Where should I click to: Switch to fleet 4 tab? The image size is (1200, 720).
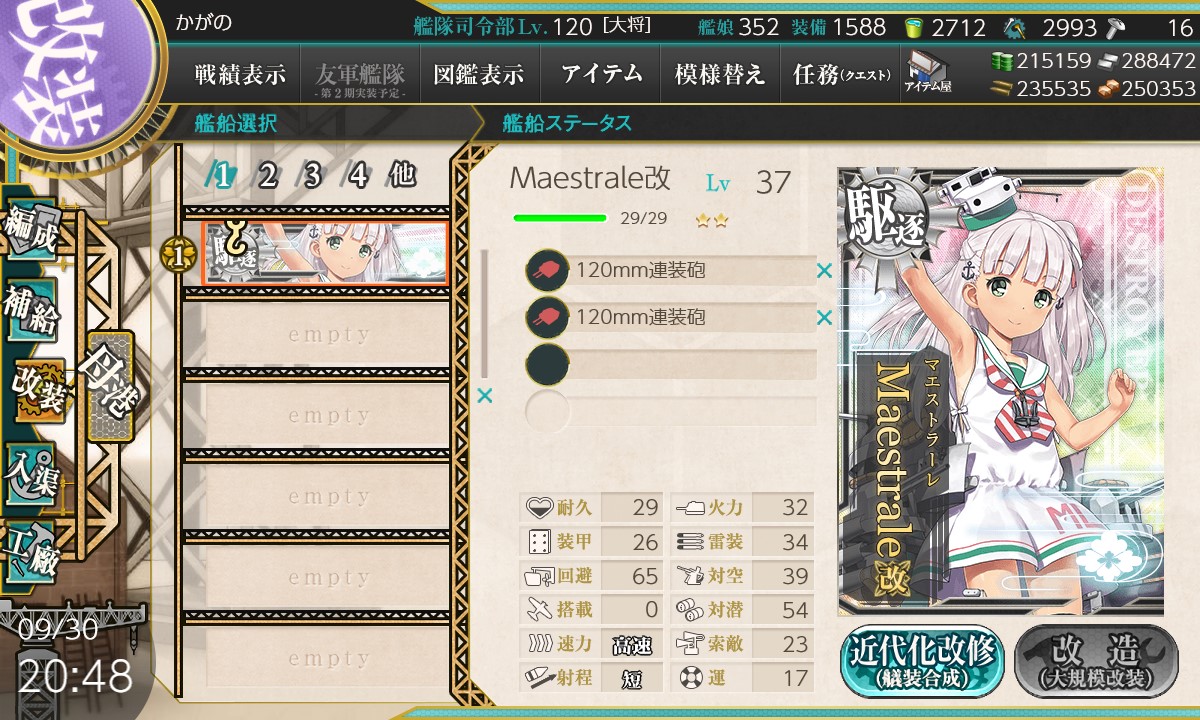coord(358,176)
